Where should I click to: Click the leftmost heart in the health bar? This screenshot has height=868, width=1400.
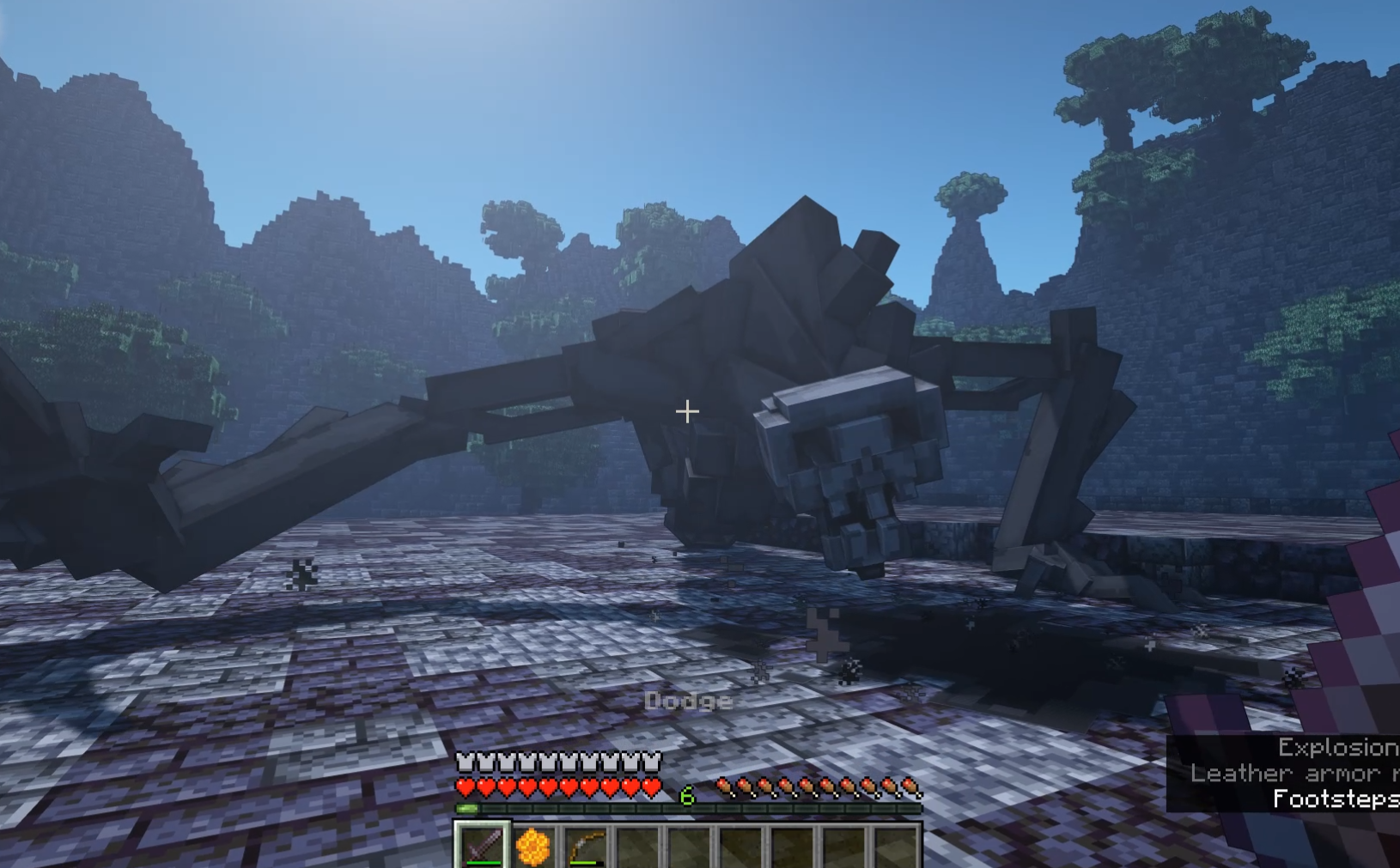[466, 785]
